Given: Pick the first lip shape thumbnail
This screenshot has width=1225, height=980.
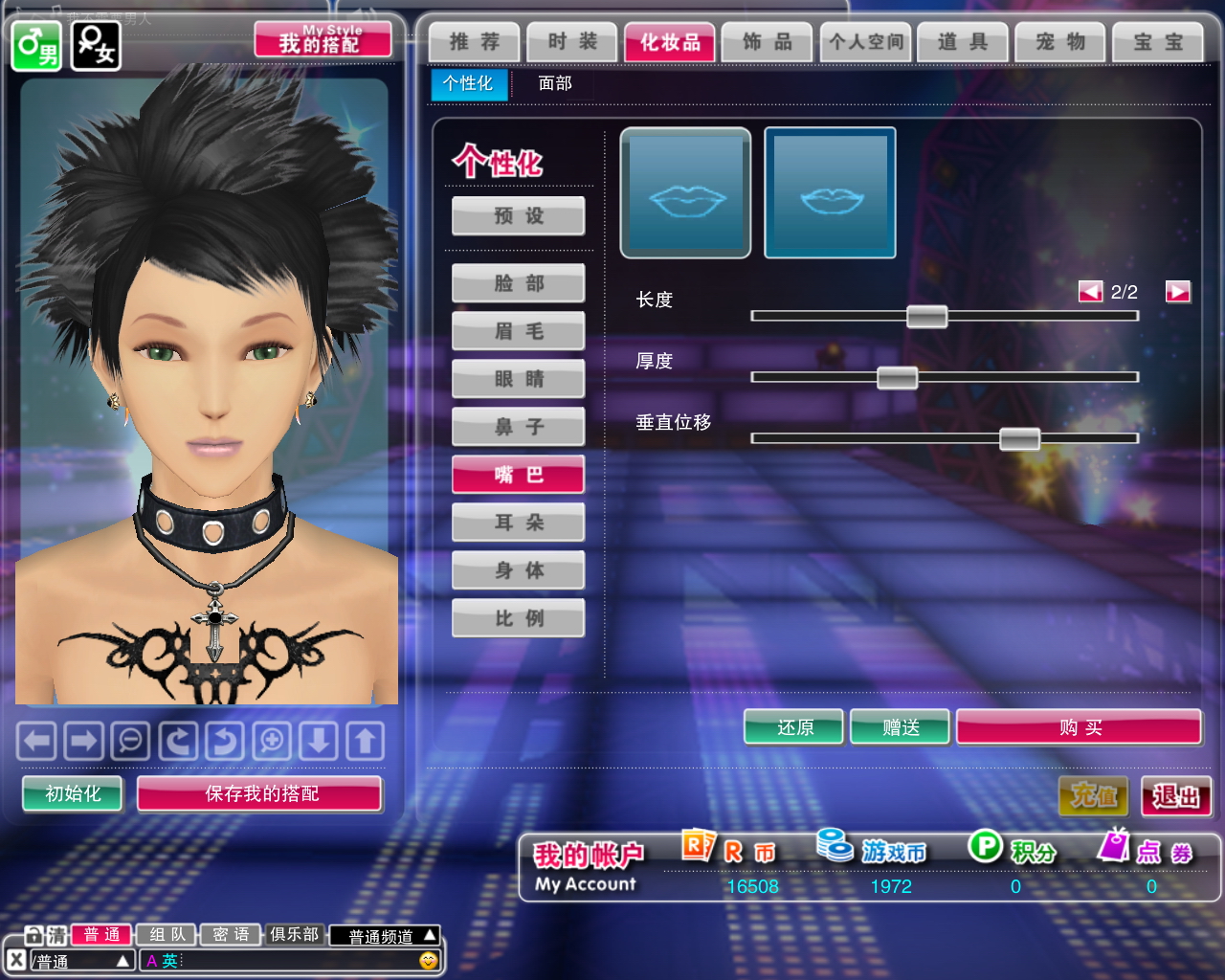Looking at the screenshot, I should tap(685, 193).
